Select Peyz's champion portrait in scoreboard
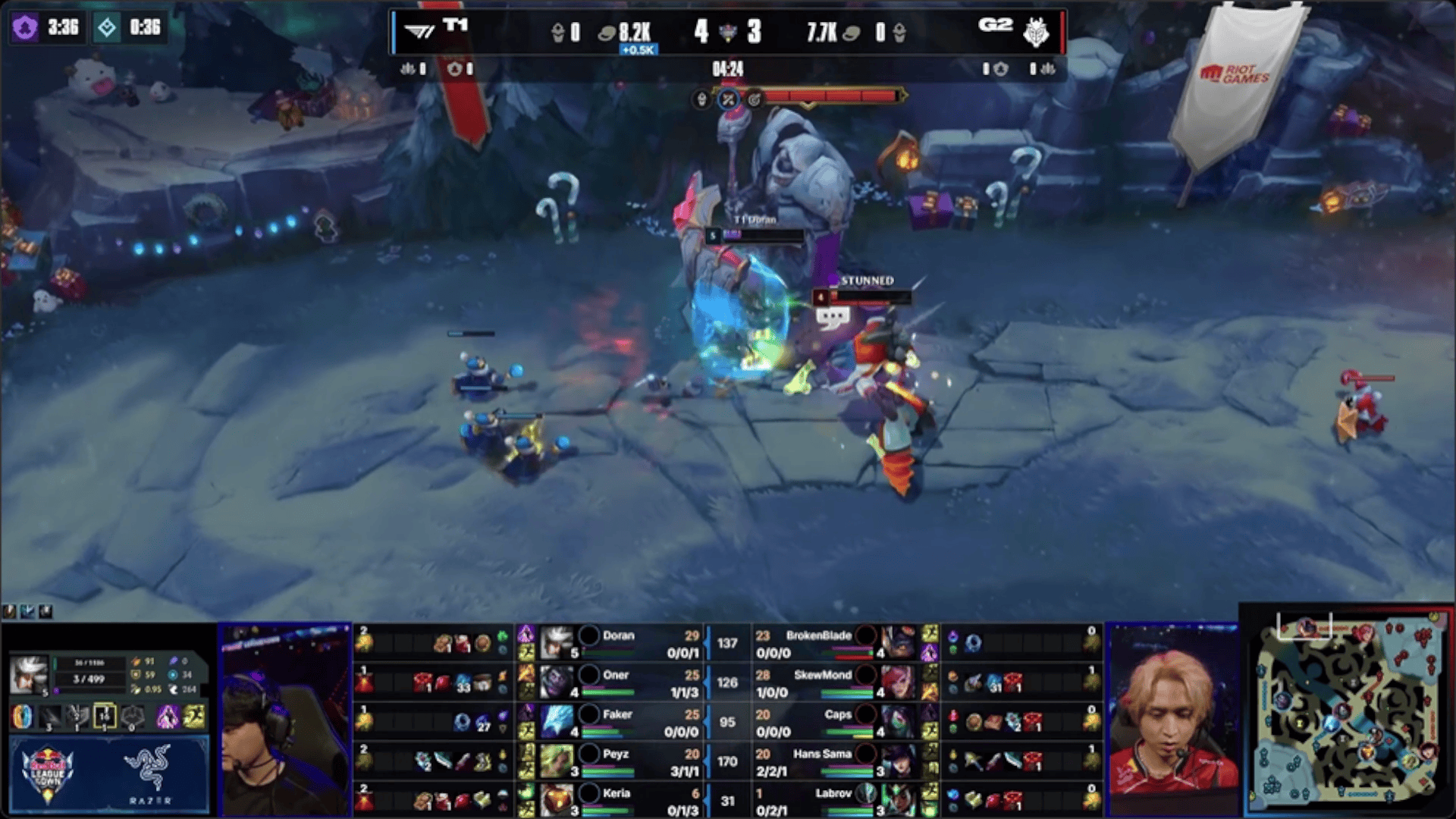The width and height of the screenshot is (1456, 819). point(557,761)
